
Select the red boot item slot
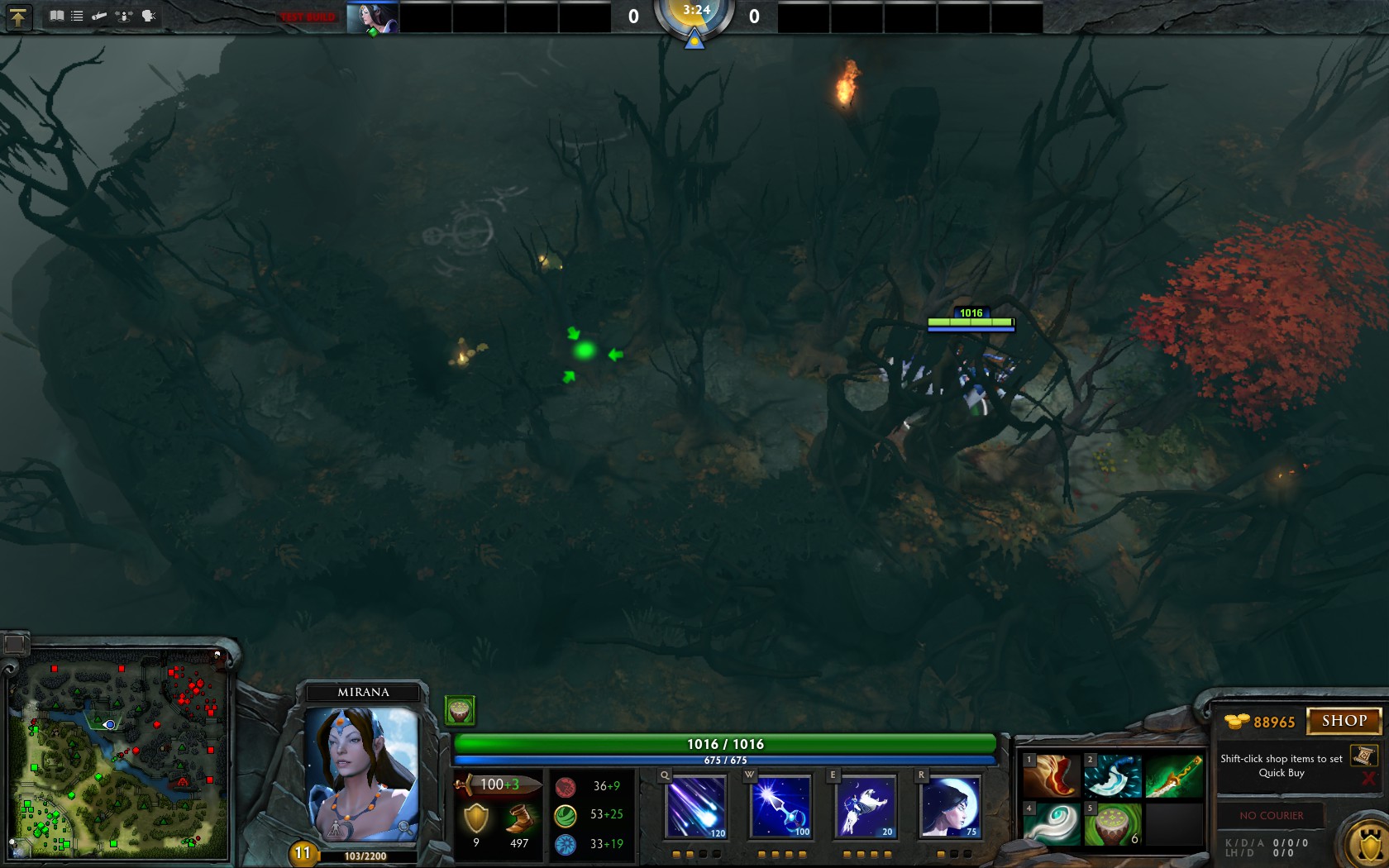[1052, 775]
